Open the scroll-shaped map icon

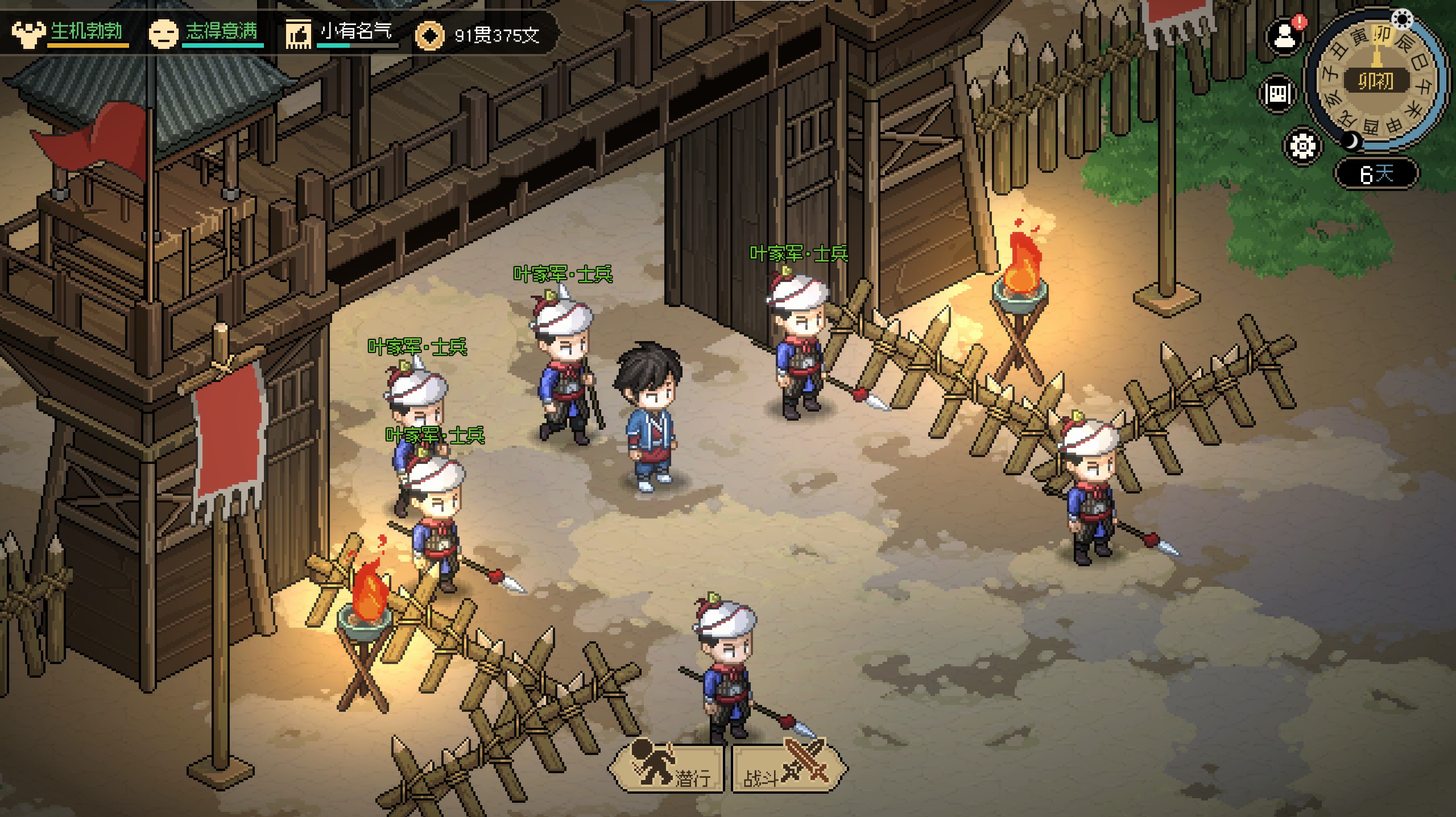click(1278, 93)
